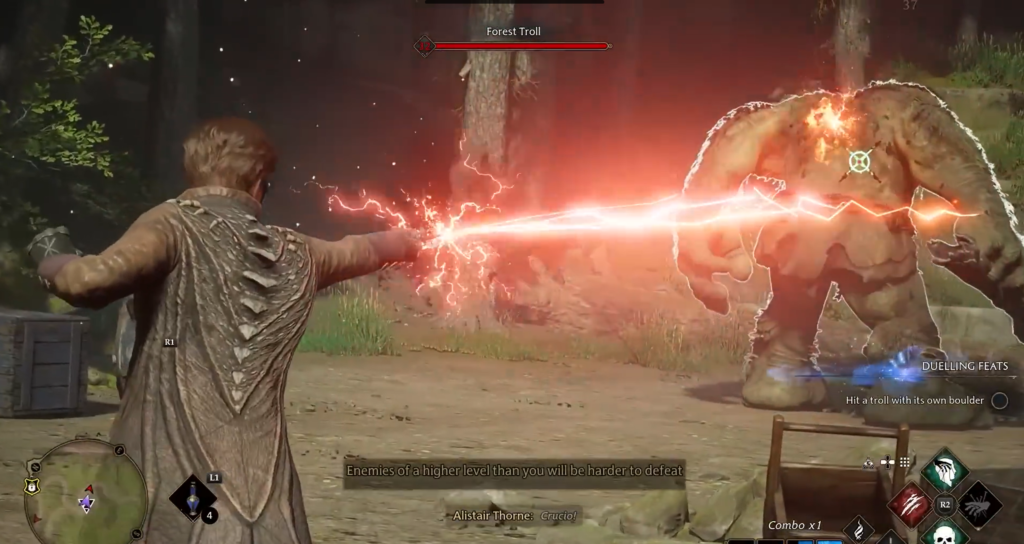This screenshot has width=1024, height=544.
Task: Use the blue potion slot
Action: 192,498
